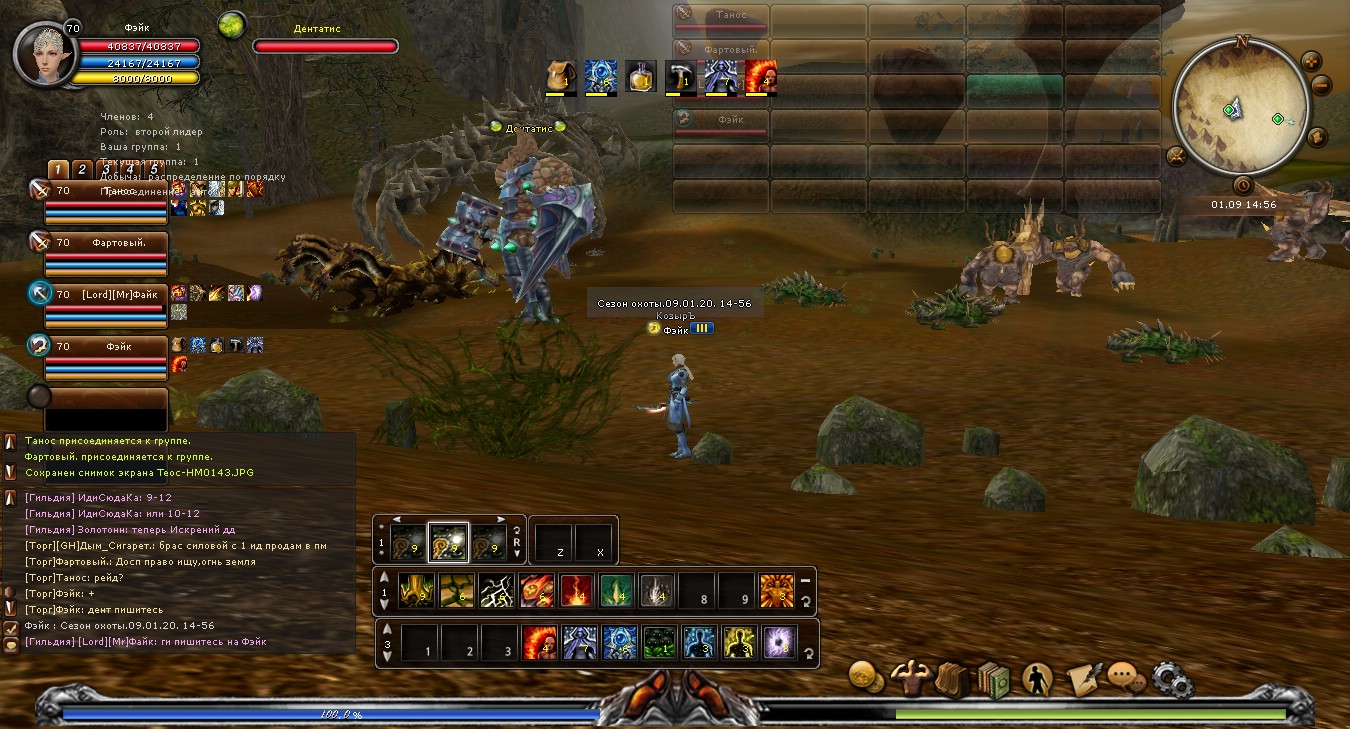Zoom out the minimap with minus button
The image size is (1350, 729).
click(x=1321, y=86)
